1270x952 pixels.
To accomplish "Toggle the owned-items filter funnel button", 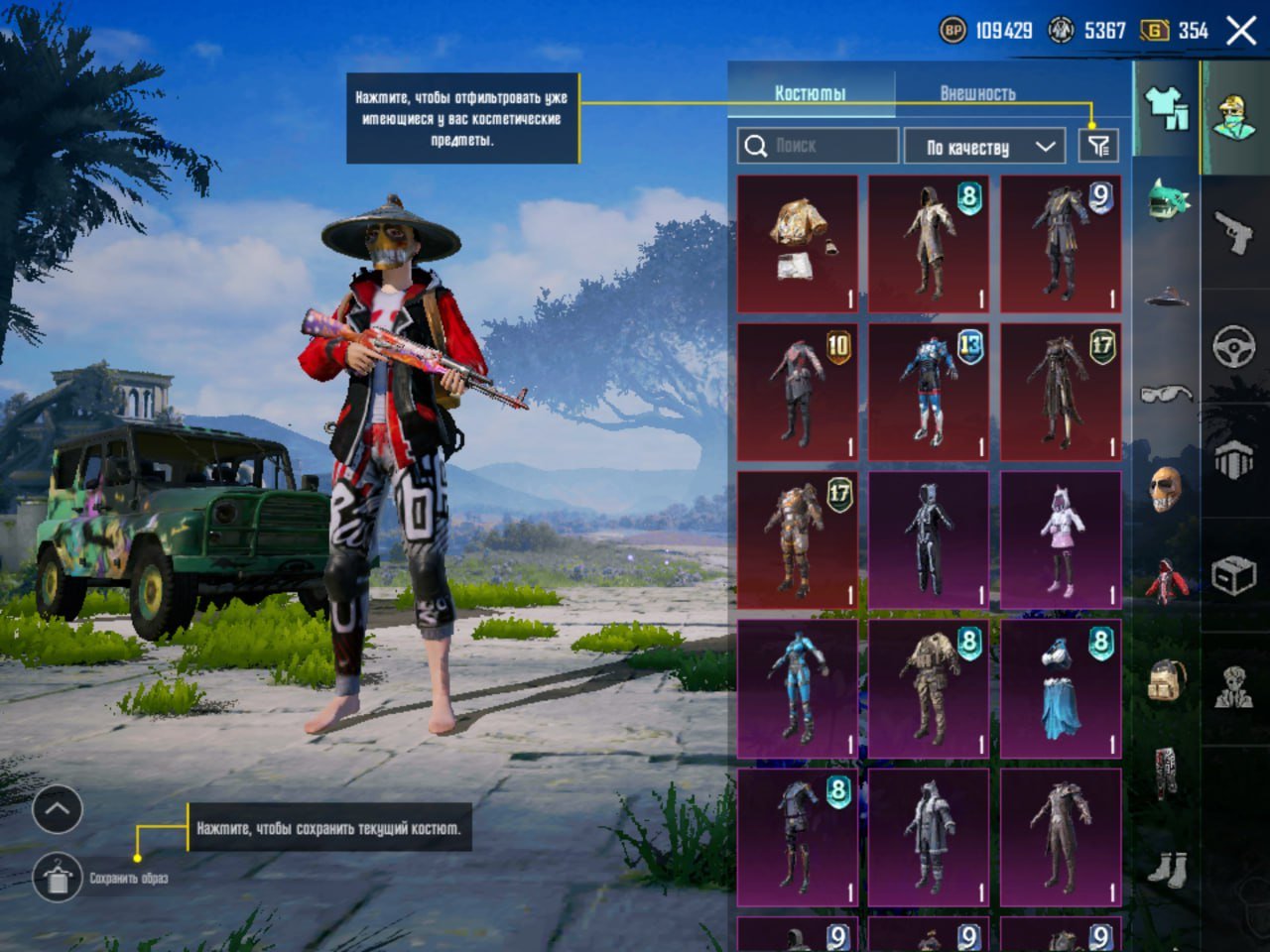I will (x=1098, y=147).
